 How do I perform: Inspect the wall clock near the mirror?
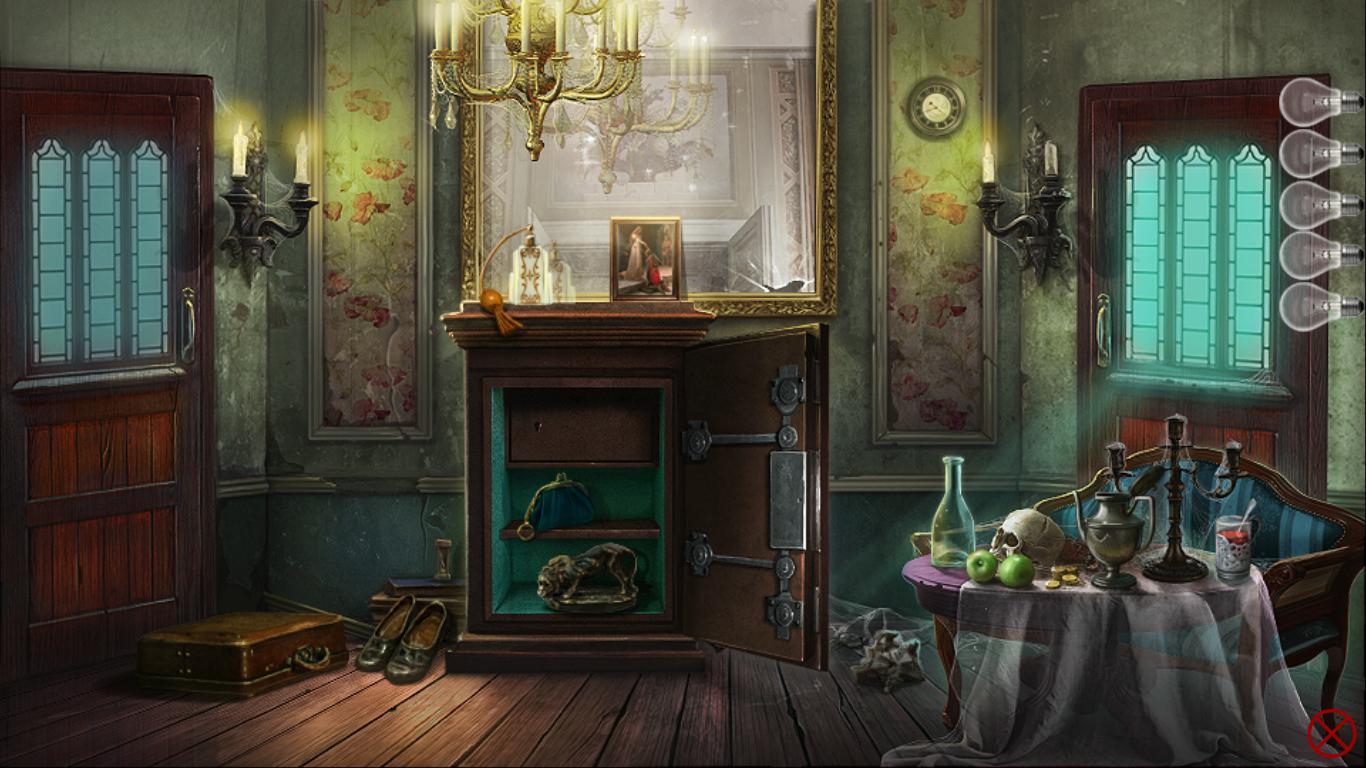pos(938,108)
